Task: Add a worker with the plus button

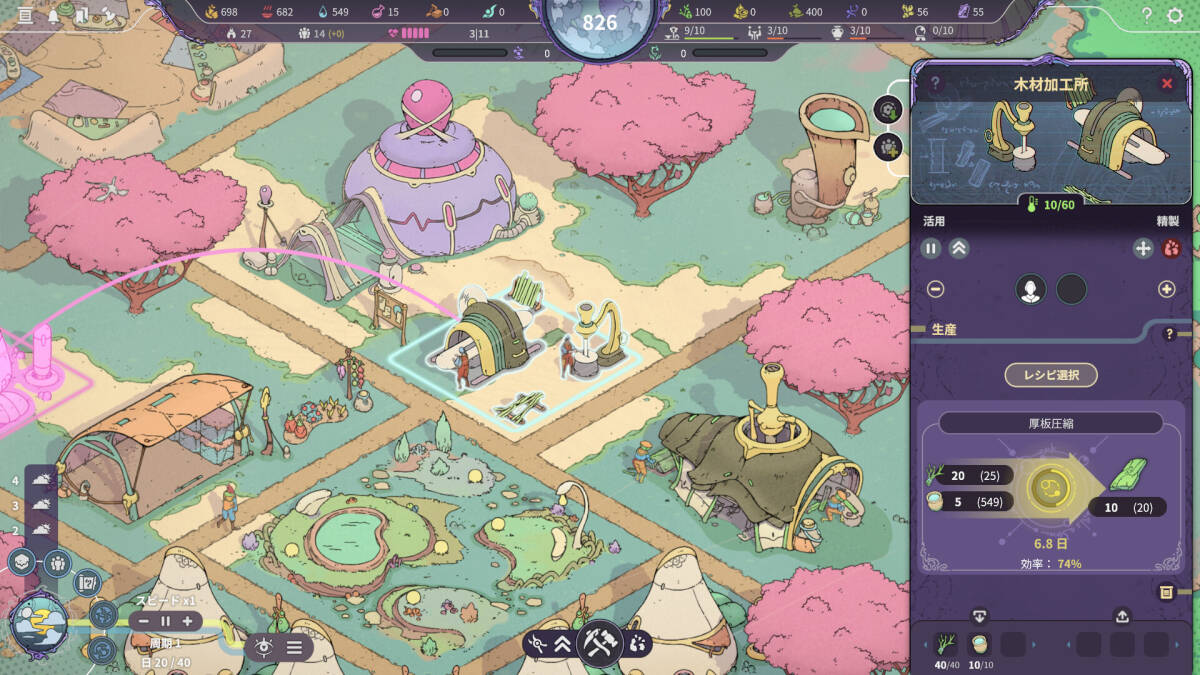Action: (1166, 289)
